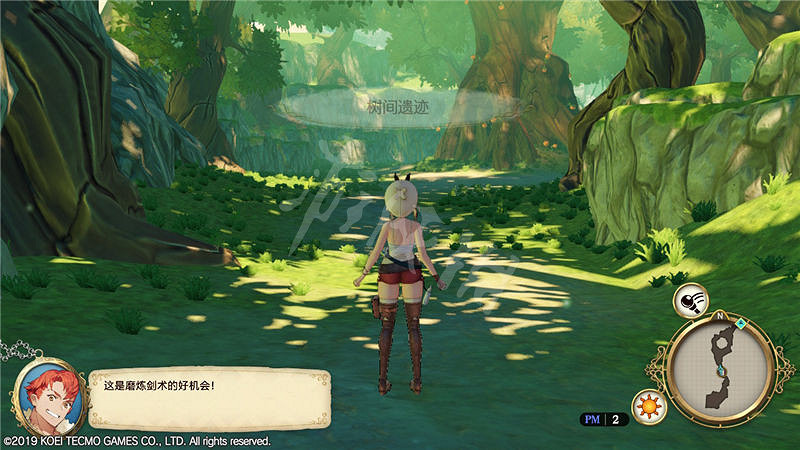The image size is (800, 450).
Task: Click the red-haired character portrait
Action: point(46,397)
